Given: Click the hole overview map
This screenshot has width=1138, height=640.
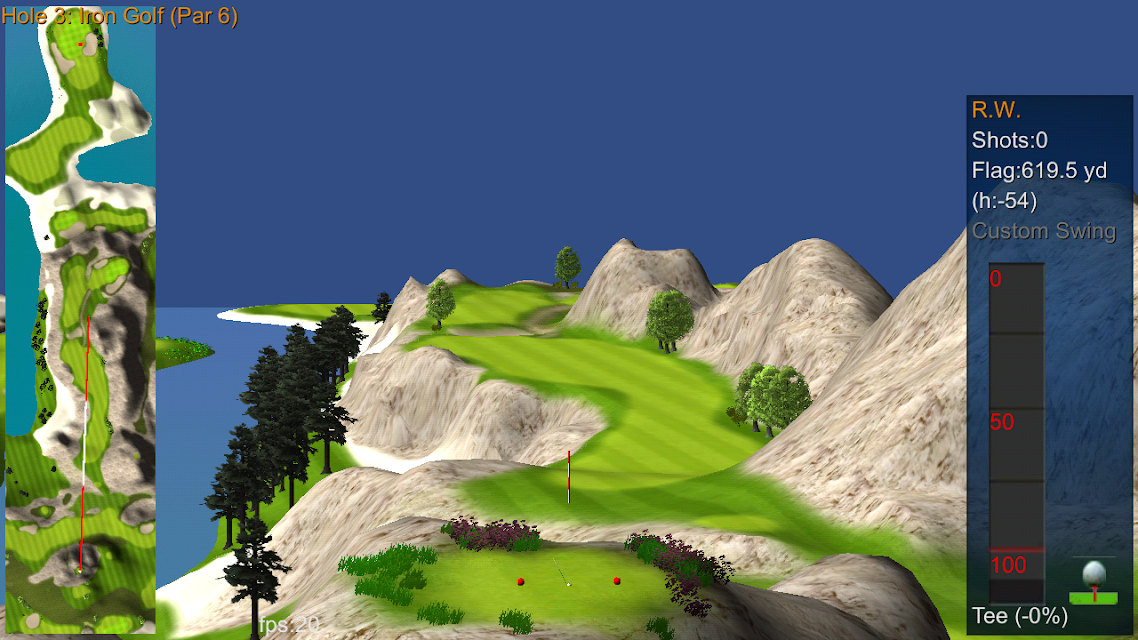Looking at the screenshot, I should tap(80, 320).
